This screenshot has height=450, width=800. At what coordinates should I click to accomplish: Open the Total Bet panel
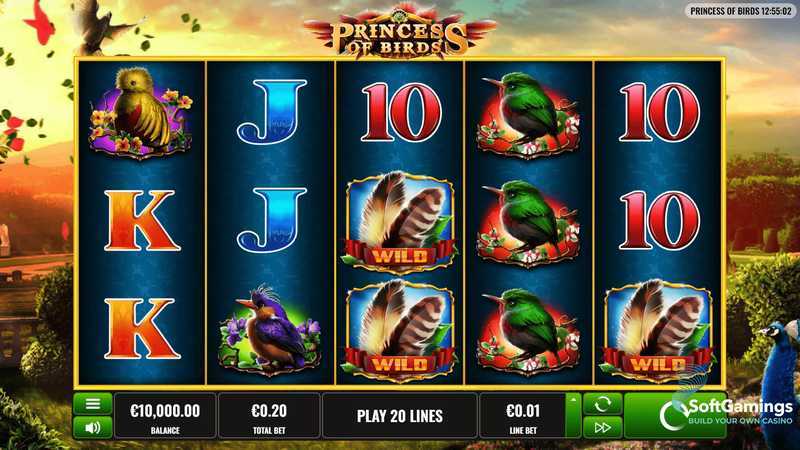point(269,415)
